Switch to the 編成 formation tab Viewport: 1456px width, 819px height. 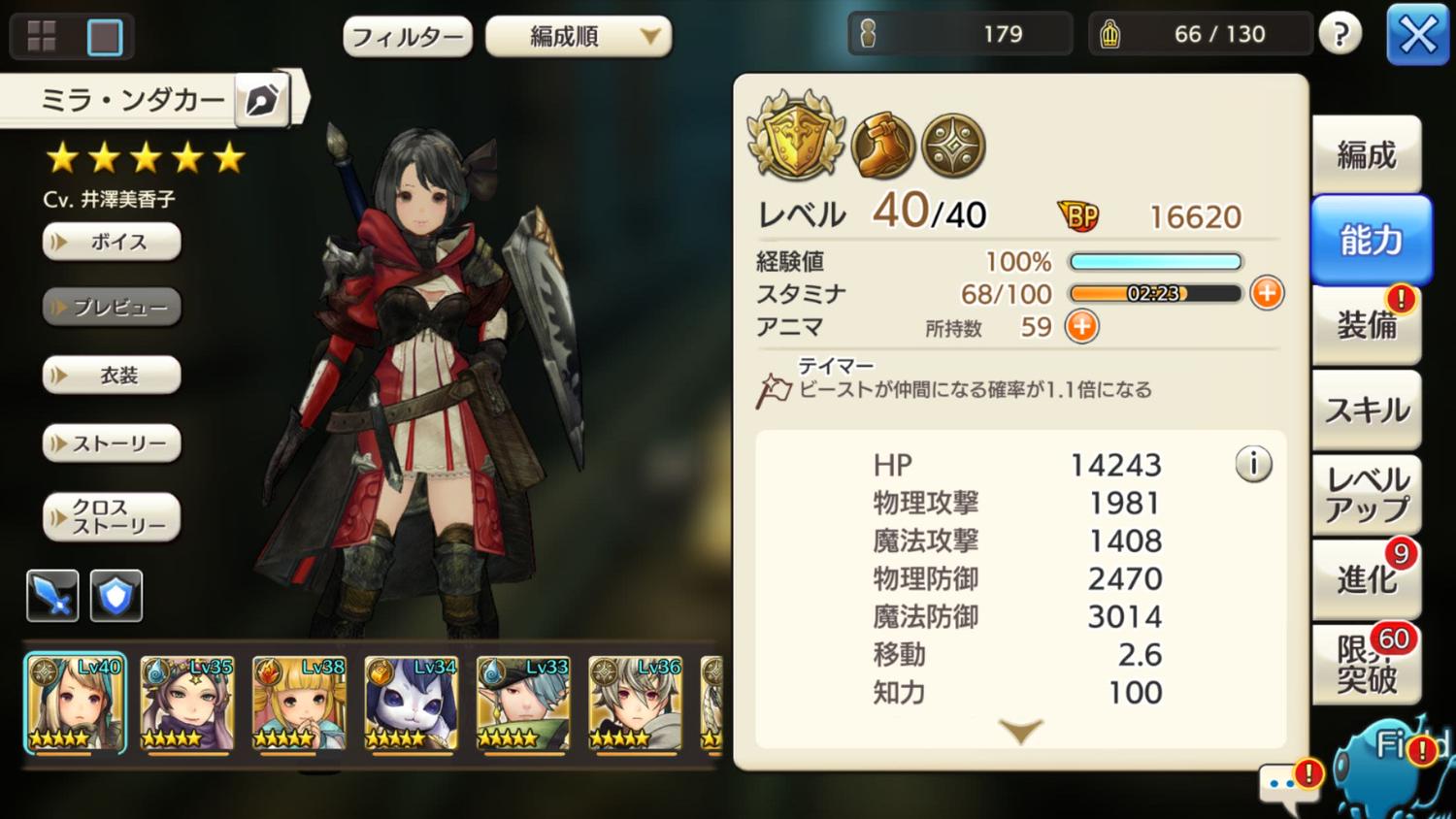pyautogui.click(x=1367, y=155)
